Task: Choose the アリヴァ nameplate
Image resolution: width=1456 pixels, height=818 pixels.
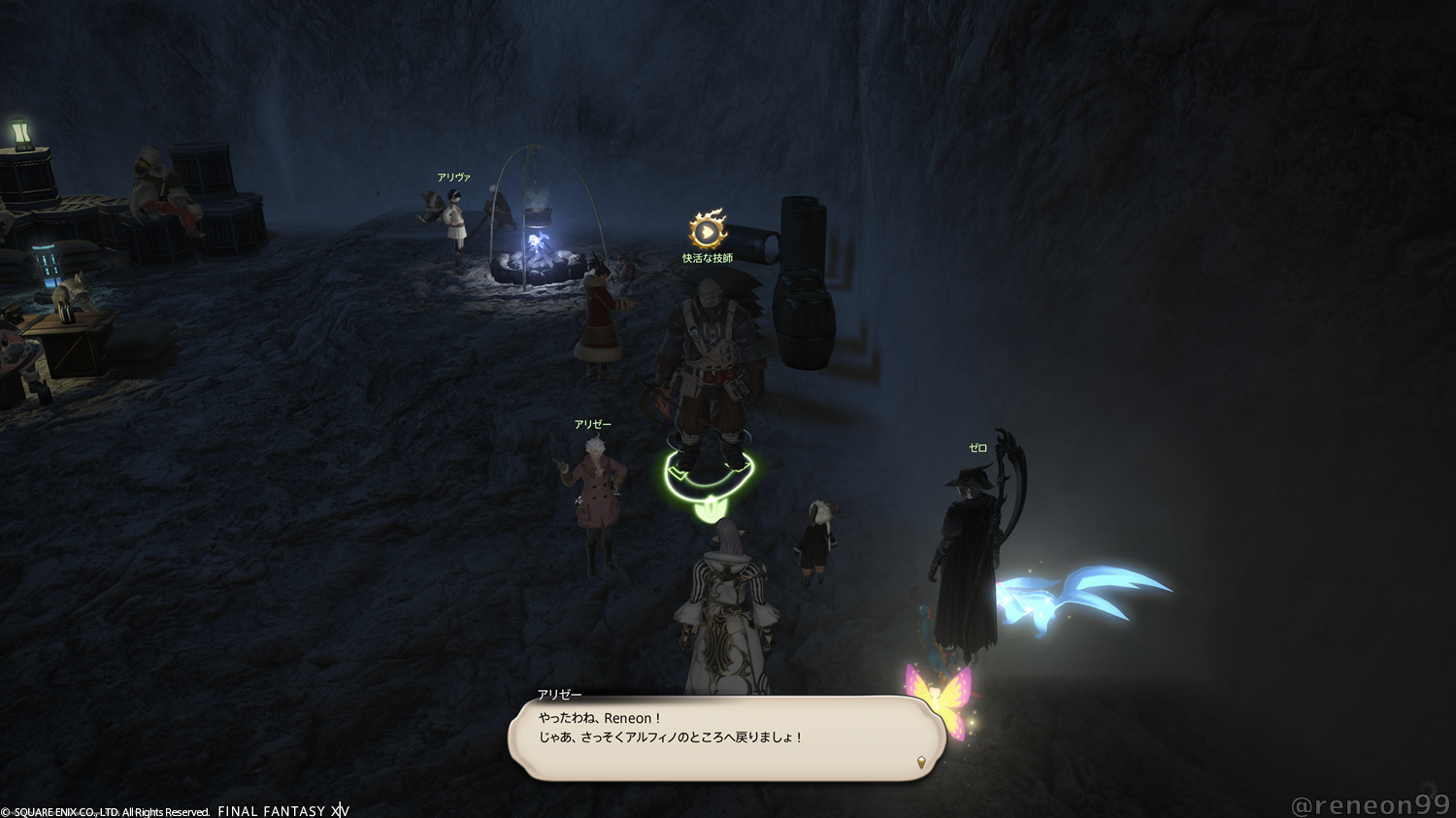Action: pyautogui.click(x=453, y=178)
